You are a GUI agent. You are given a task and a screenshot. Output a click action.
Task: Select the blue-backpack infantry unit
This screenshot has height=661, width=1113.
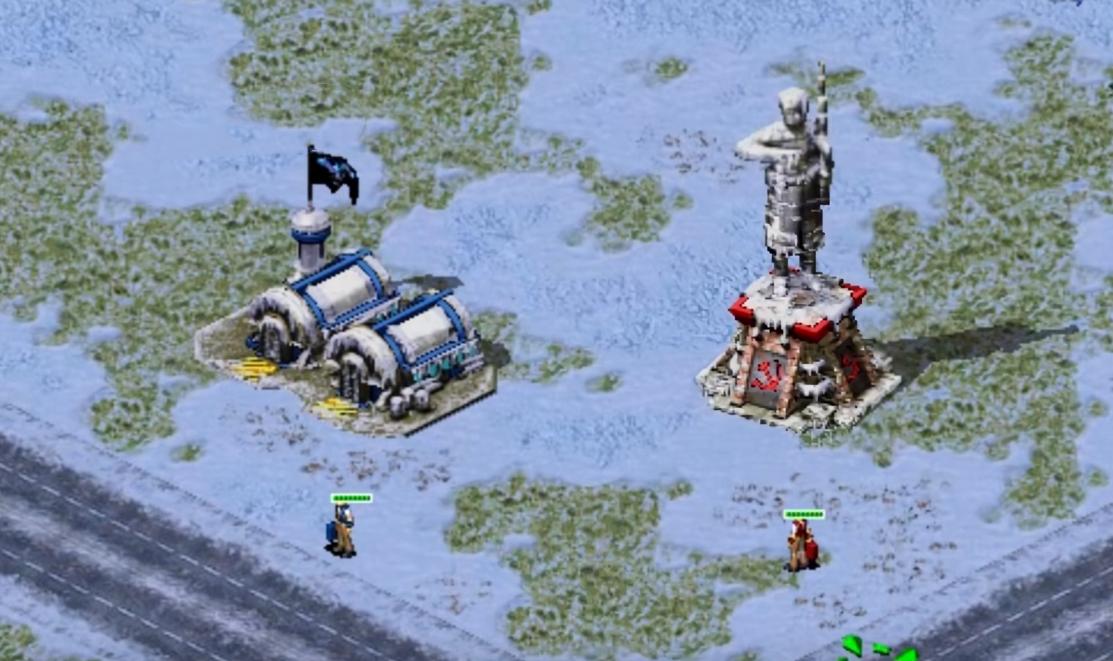click(342, 531)
